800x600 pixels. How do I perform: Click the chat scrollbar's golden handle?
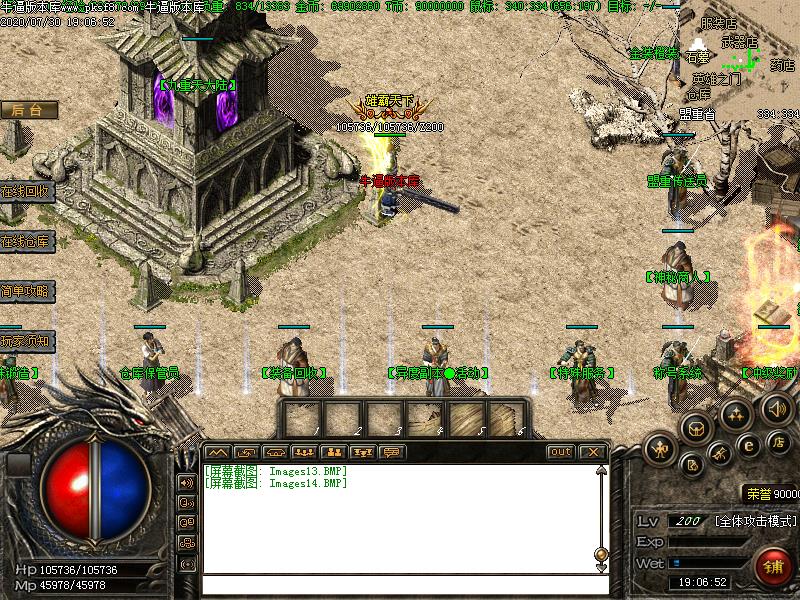coord(601,553)
